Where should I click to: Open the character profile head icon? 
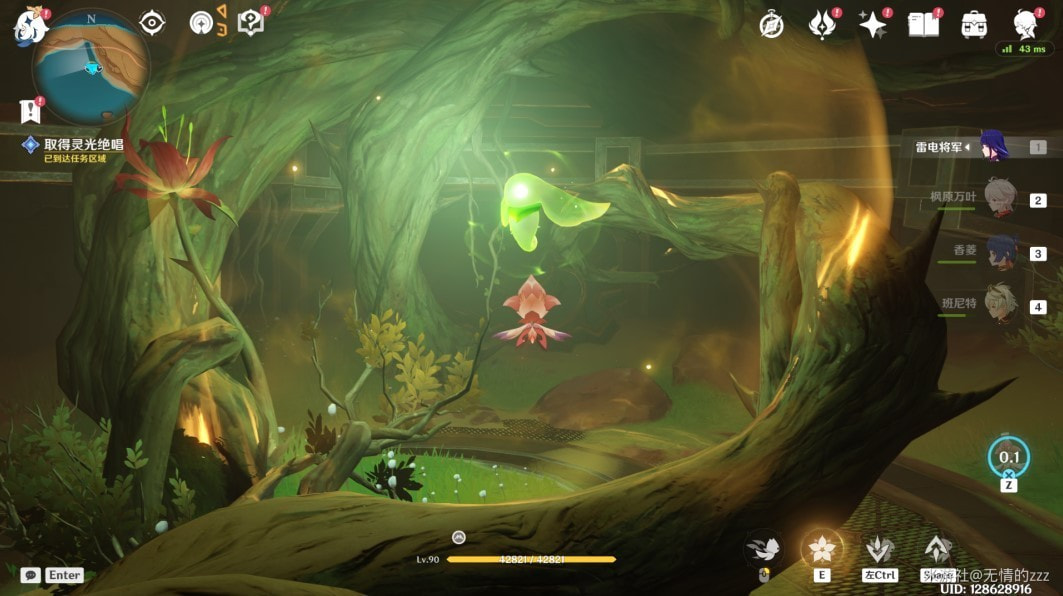(1025, 25)
